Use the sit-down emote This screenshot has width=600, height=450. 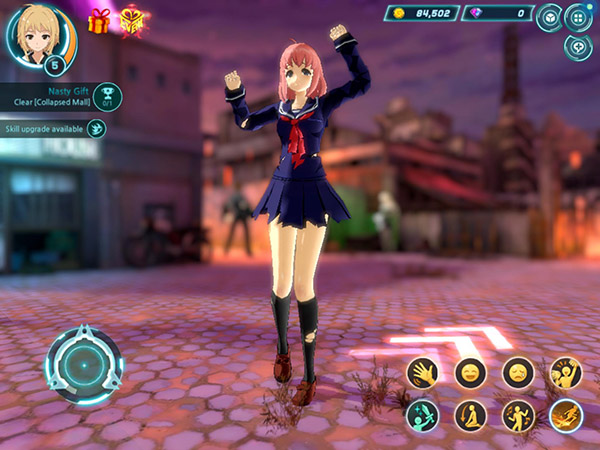470,415
